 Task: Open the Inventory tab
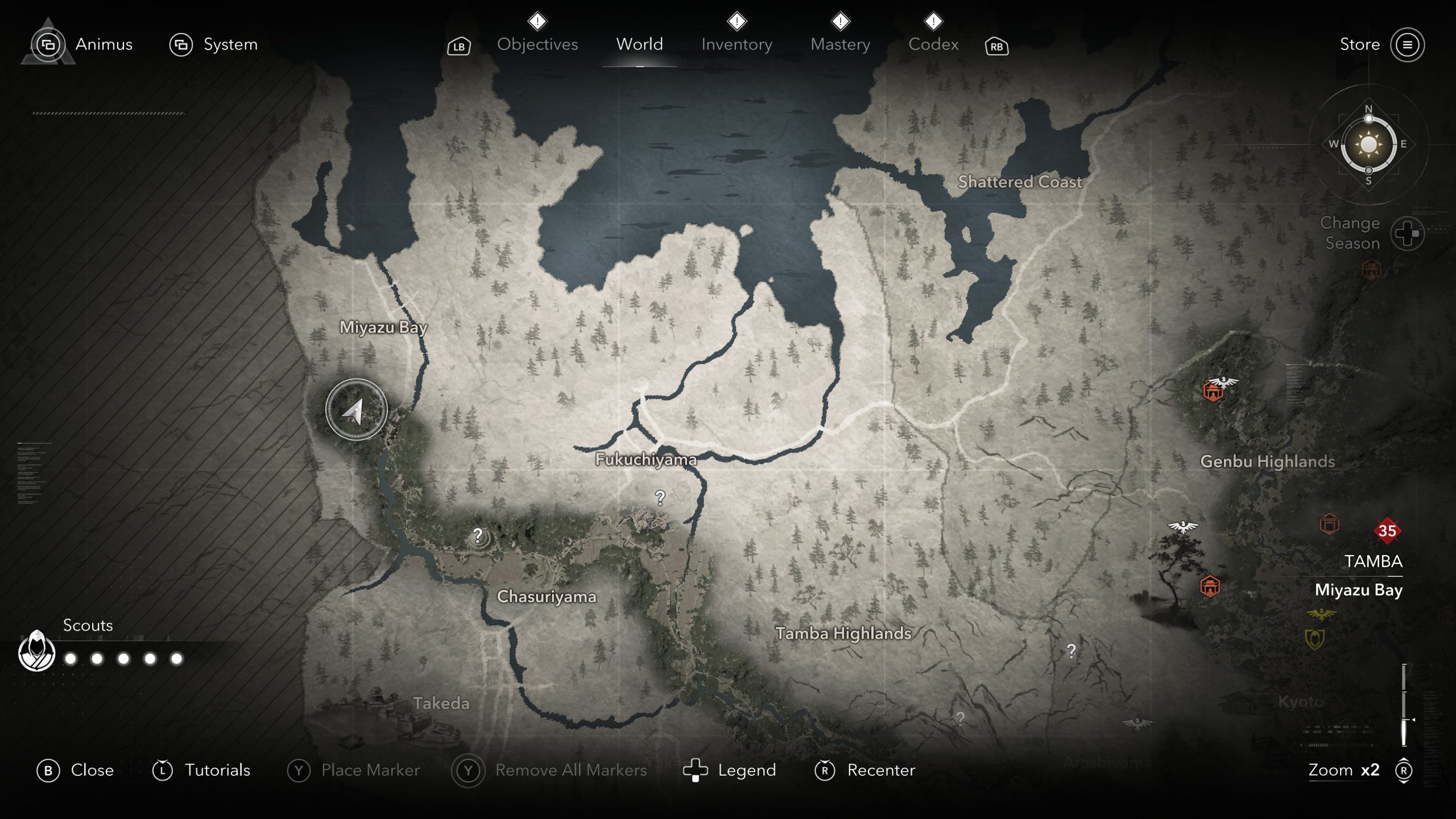[737, 44]
